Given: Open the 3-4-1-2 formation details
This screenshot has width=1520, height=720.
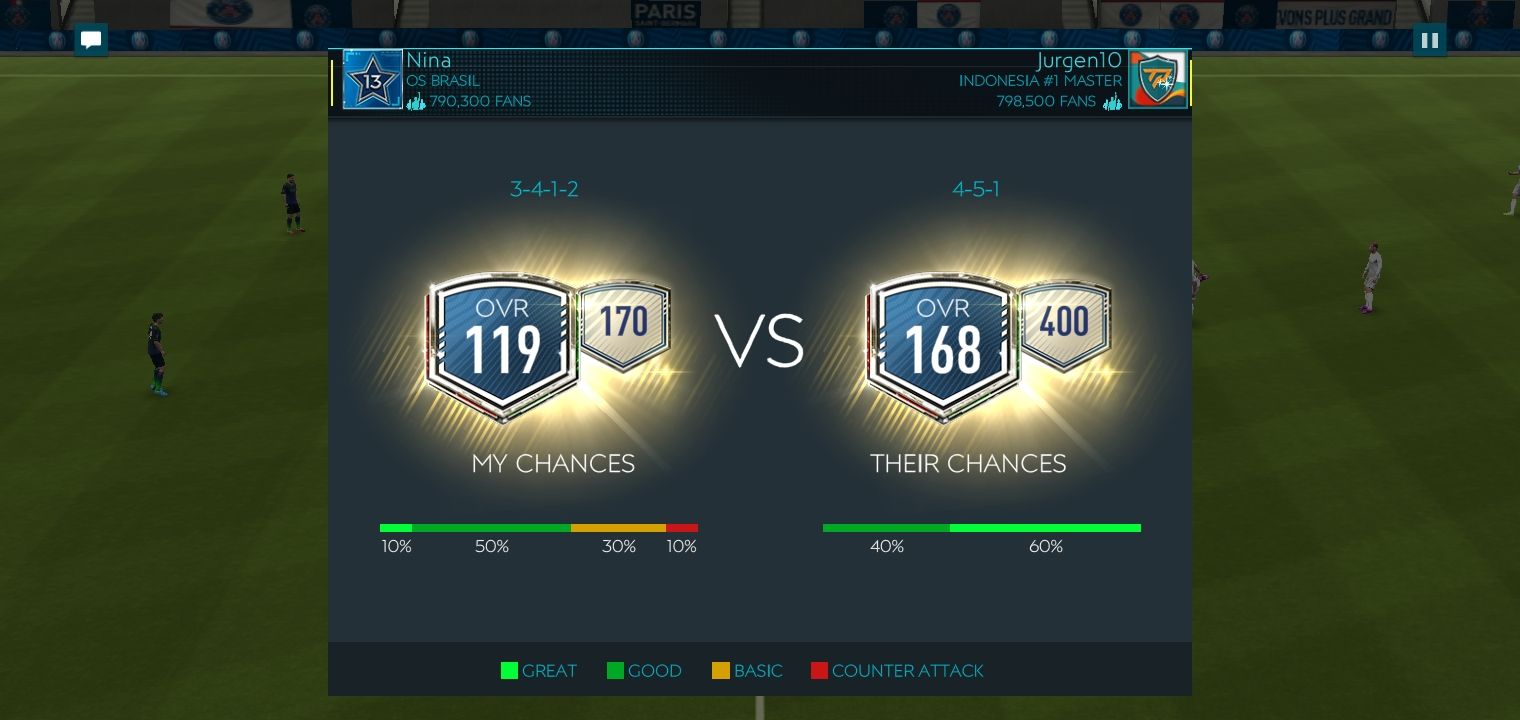Looking at the screenshot, I should [544, 189].
